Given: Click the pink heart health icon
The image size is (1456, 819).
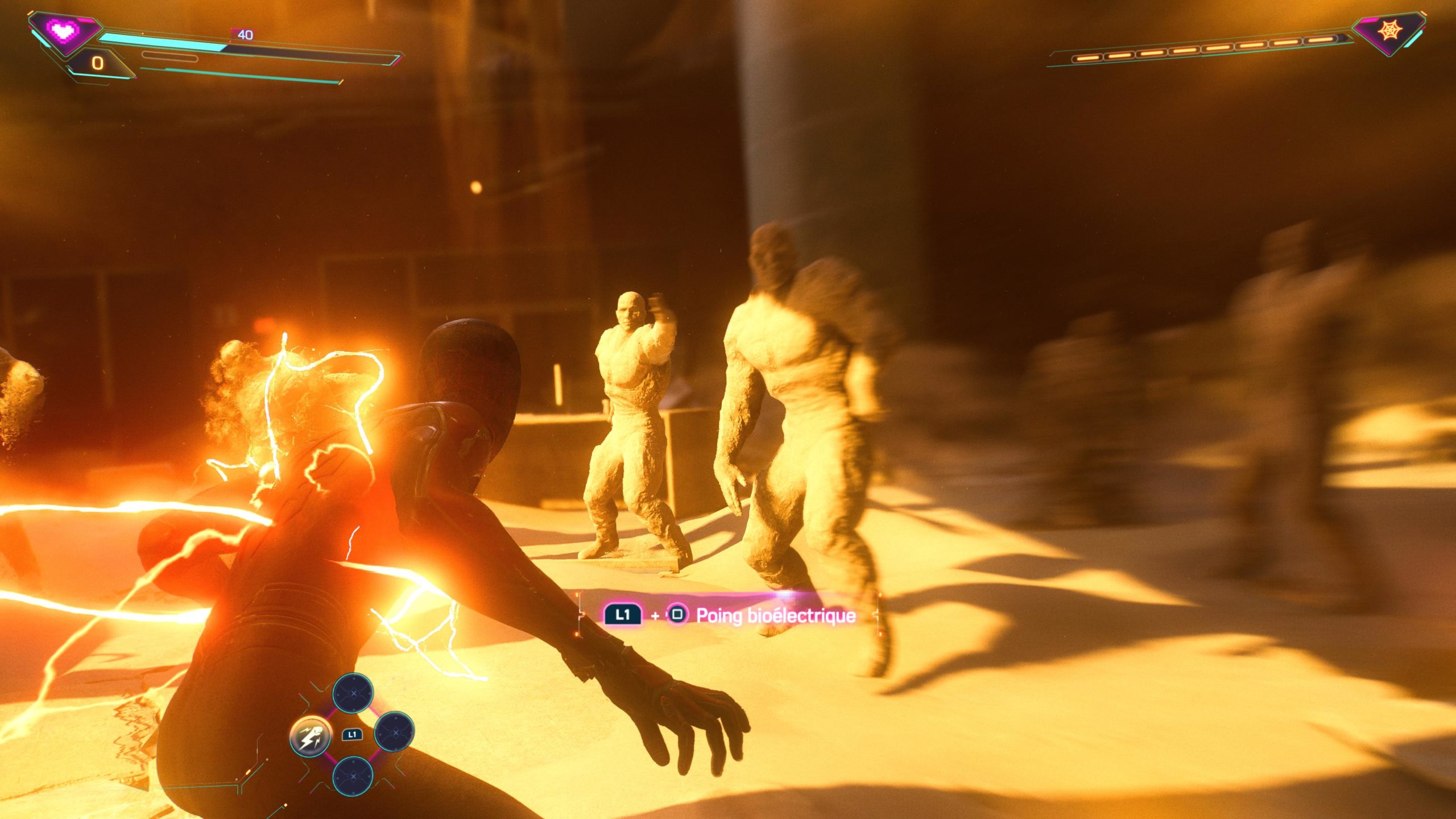Looking at the screenshot, I should [62, 30].
